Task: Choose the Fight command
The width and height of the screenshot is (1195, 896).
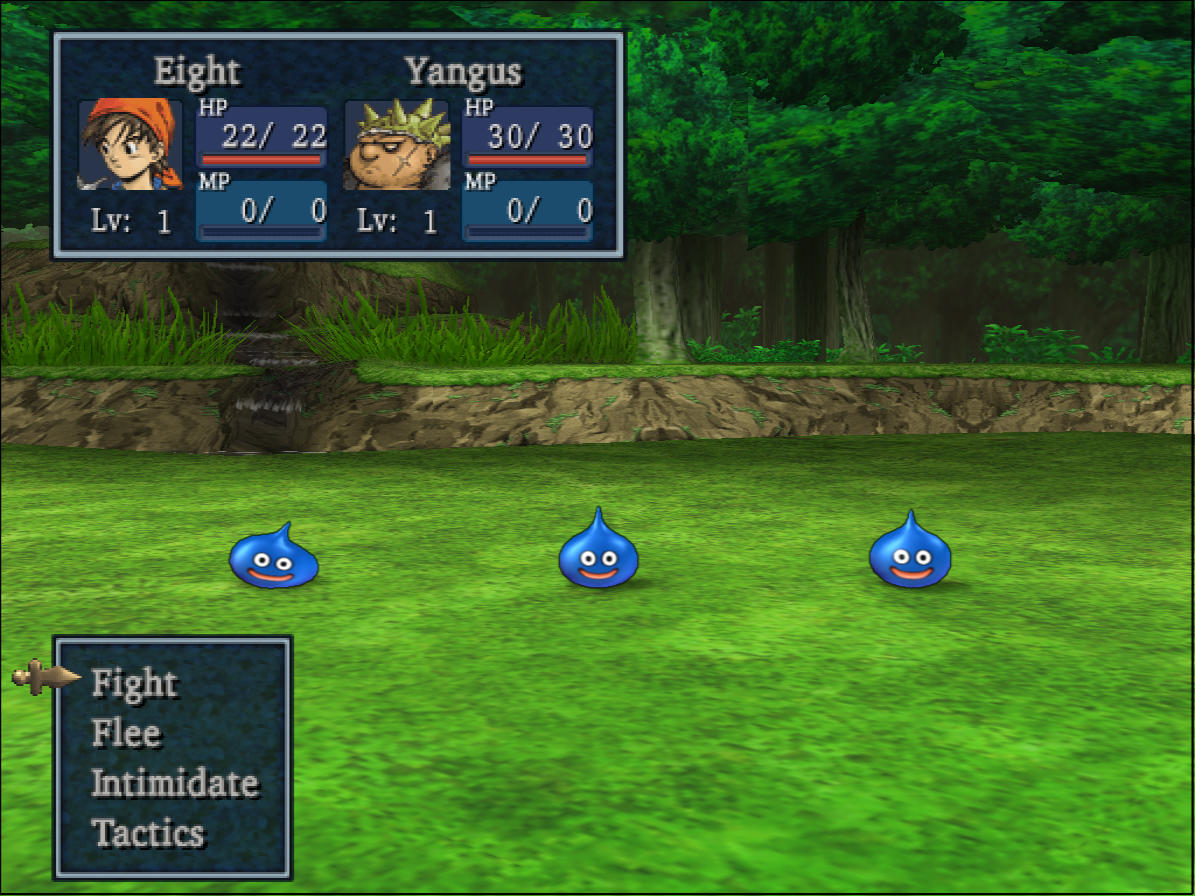Action: pyautogui.click(x=134, y=683)
